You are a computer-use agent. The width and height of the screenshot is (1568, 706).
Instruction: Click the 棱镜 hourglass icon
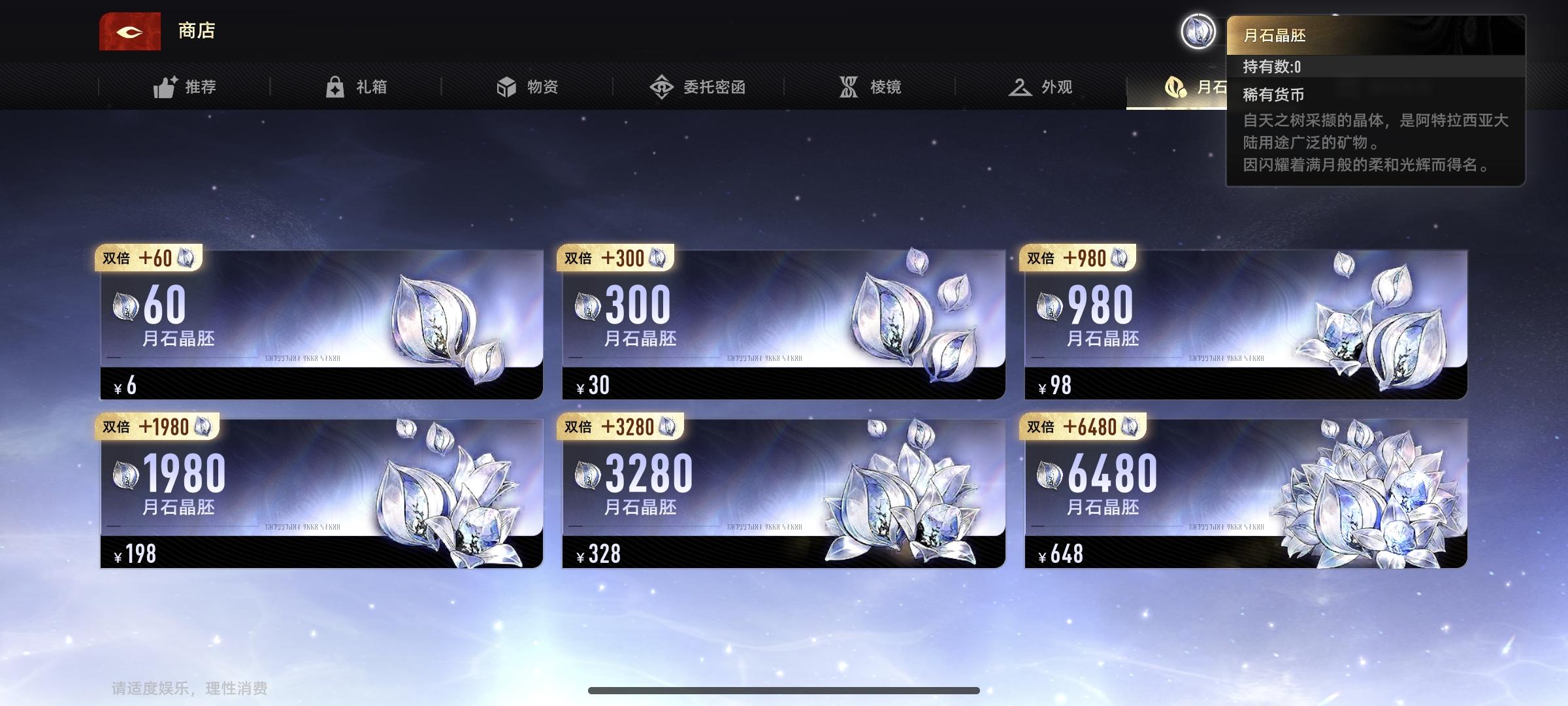[x=848, y=86]
